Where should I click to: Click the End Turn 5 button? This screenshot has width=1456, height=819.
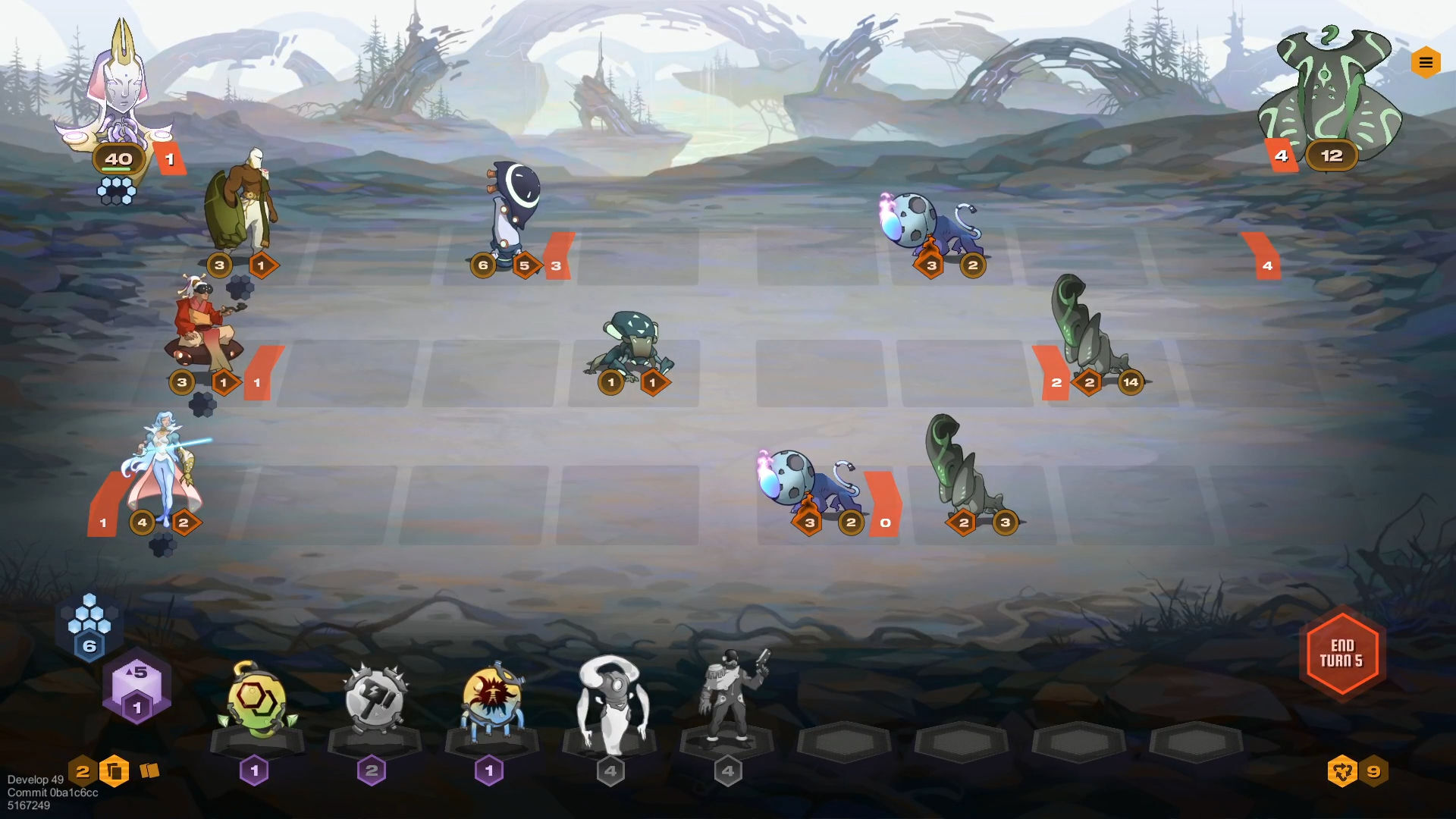point(1342,654)
